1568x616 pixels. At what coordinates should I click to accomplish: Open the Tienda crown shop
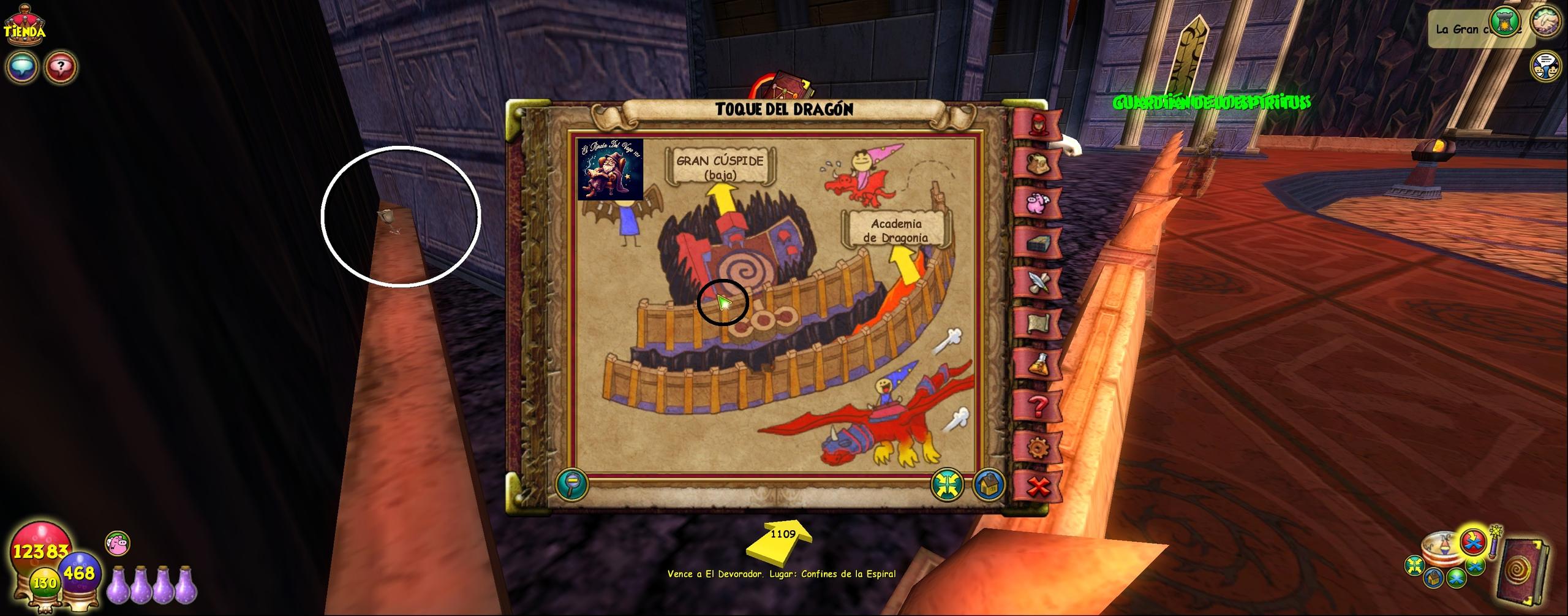(x=24, y=23)
